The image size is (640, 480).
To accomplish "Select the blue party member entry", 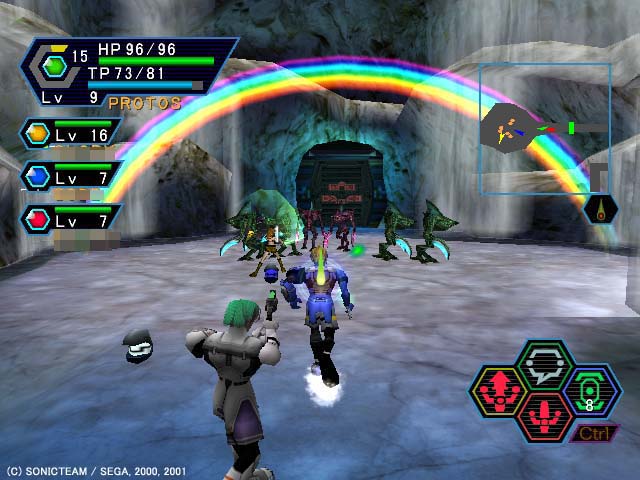I will [x=72, y=176].
